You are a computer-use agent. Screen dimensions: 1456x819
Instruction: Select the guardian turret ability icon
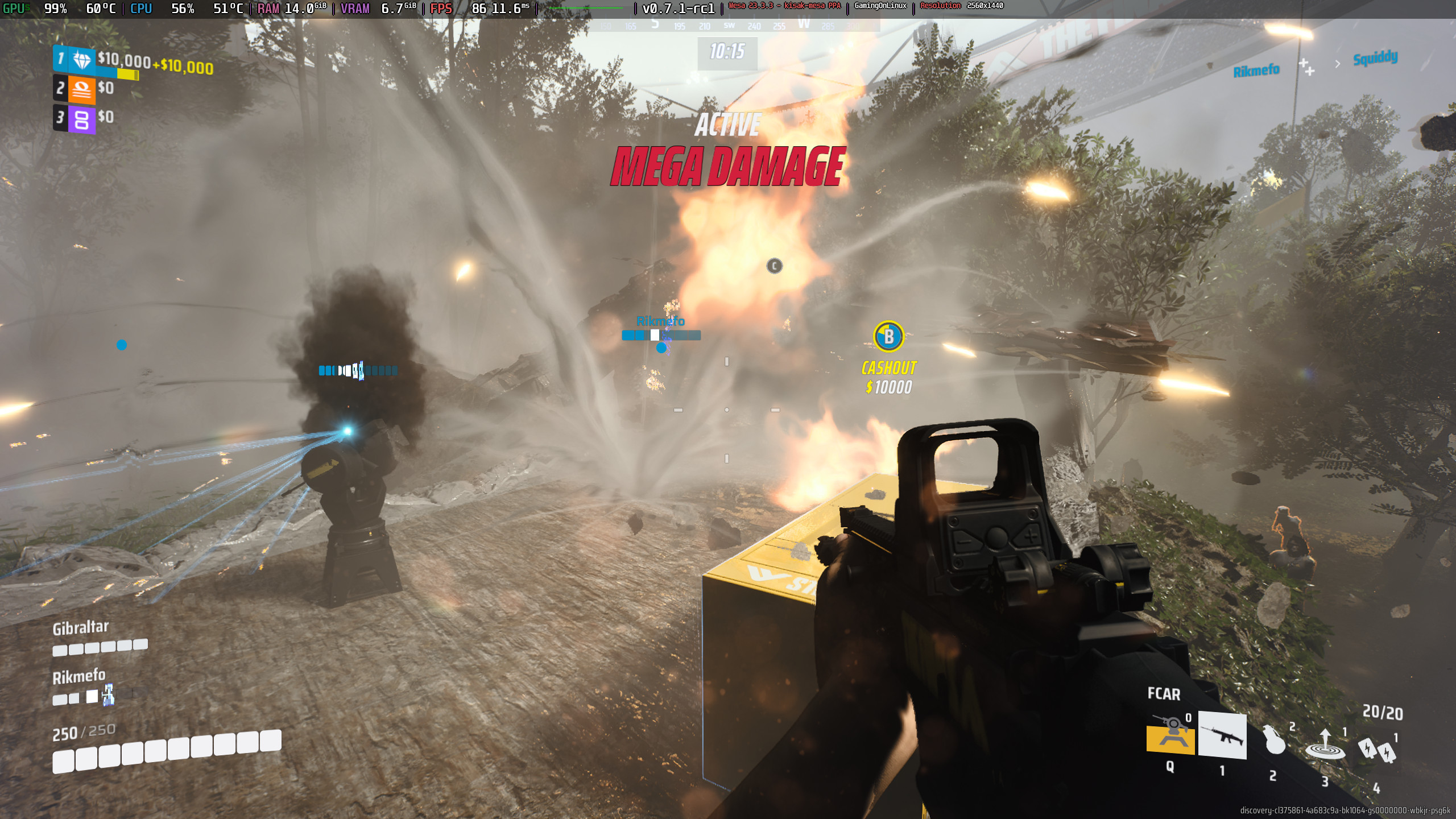tap(1170, 734)
